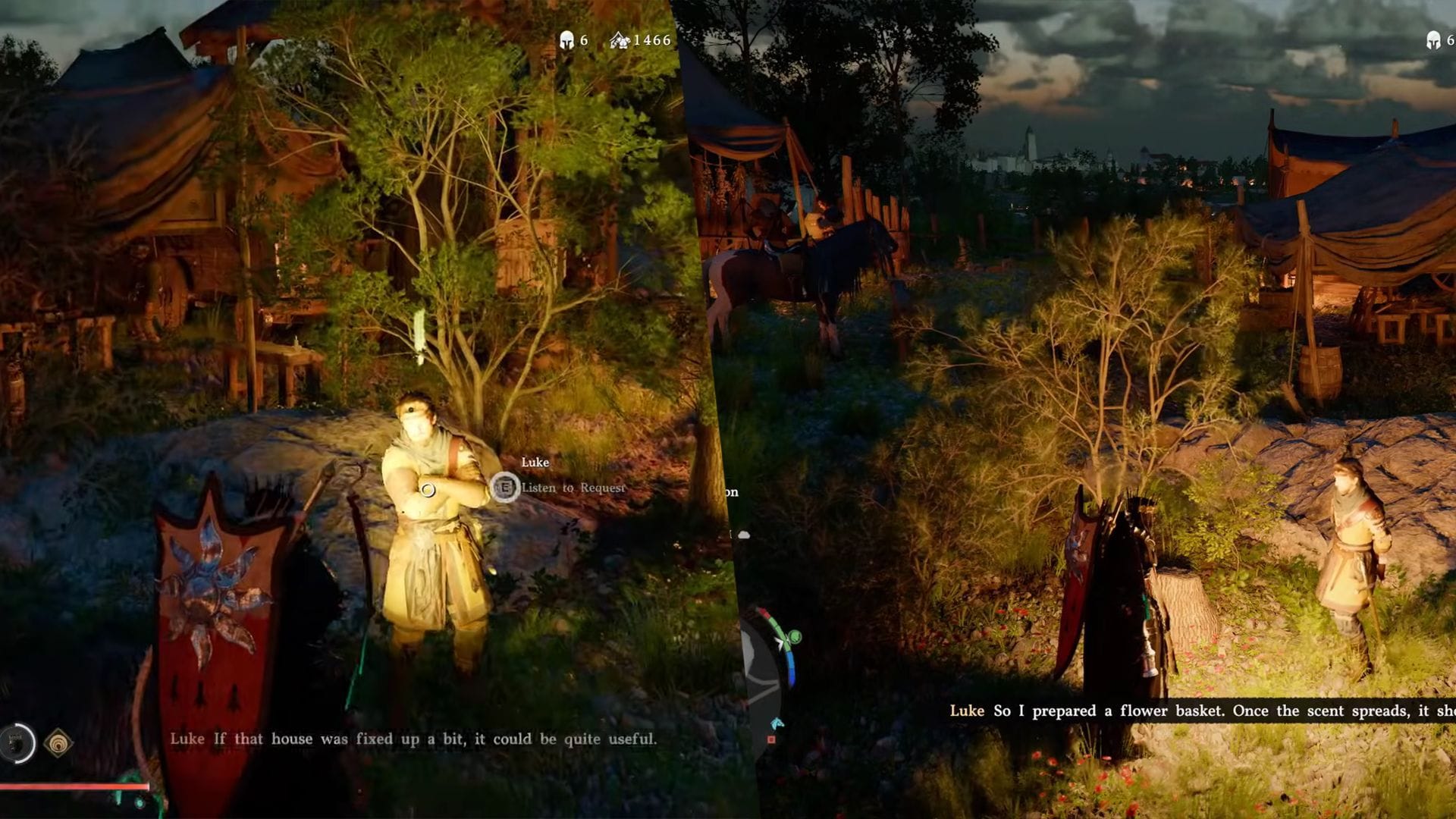Click the blue horse marker on the minimap
The height and width of the screenshot is (819, 1456).
(x=776, y=723)
